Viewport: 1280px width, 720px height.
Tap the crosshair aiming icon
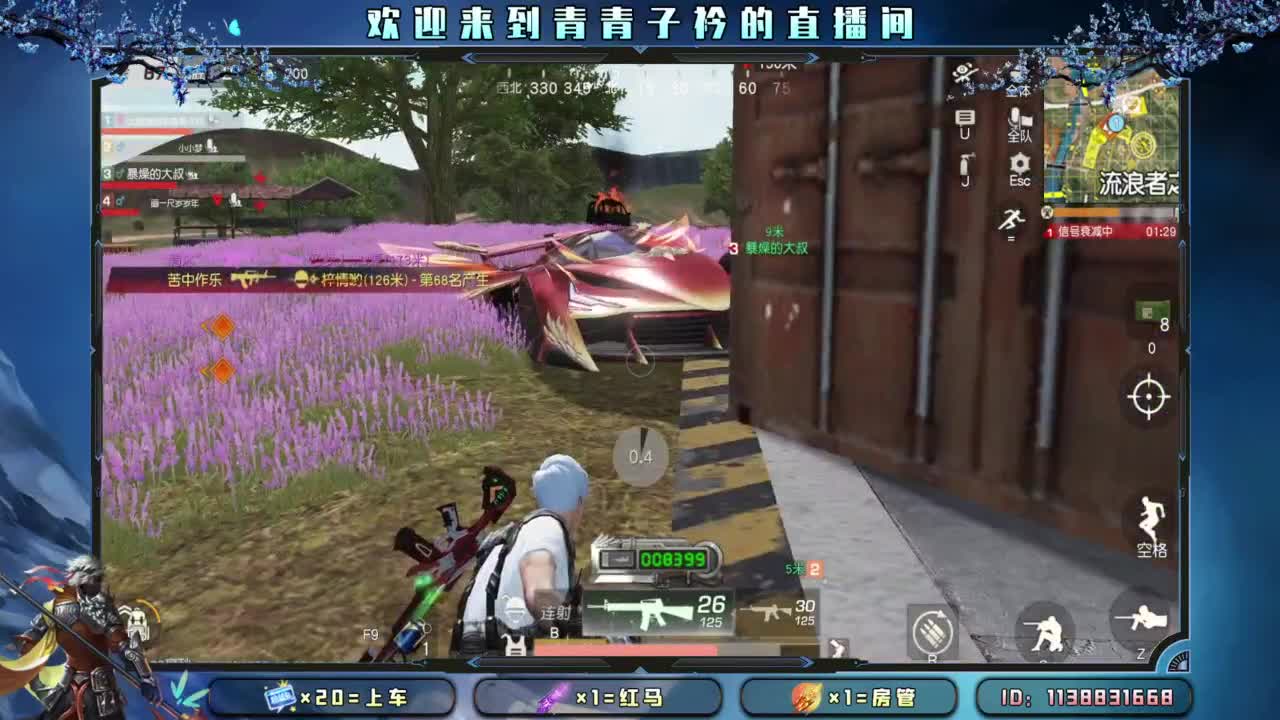pos(1147,398)
